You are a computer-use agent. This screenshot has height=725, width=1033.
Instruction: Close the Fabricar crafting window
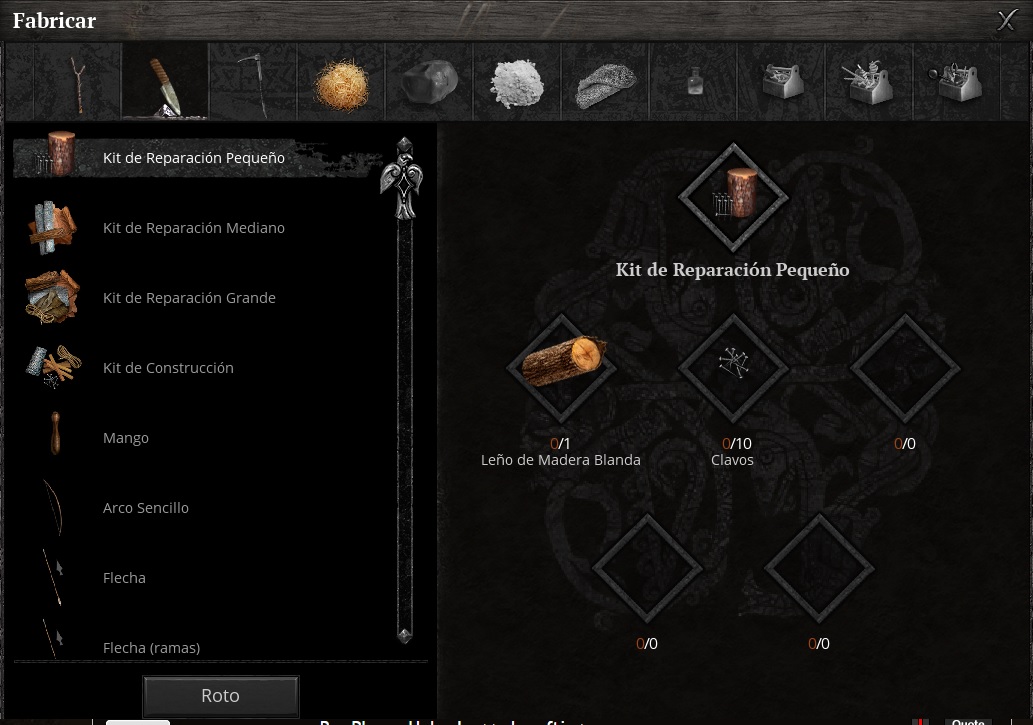point(1006,20)
